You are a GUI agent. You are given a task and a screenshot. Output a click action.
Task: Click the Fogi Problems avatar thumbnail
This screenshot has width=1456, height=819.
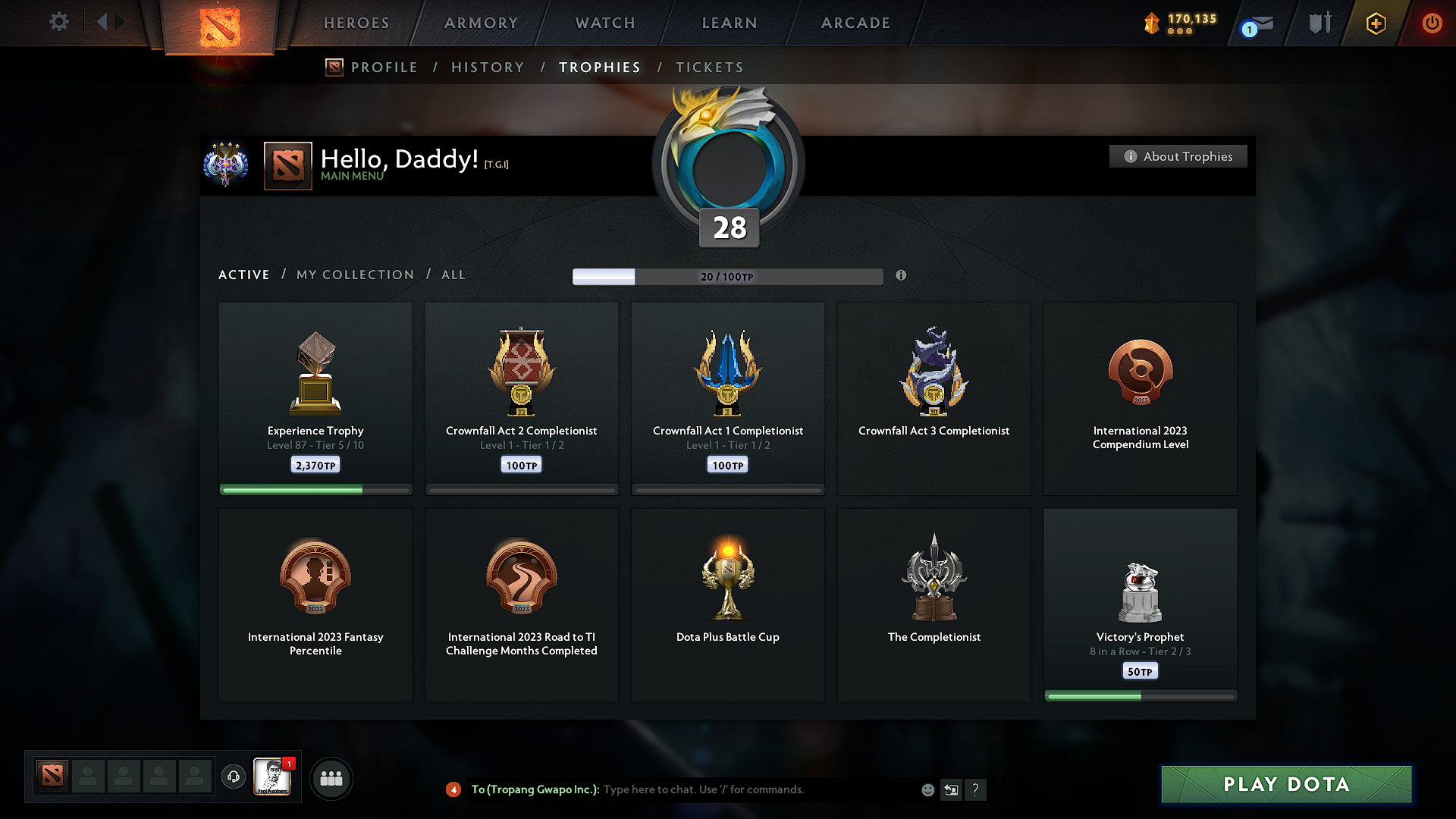[x=273, y=777]
